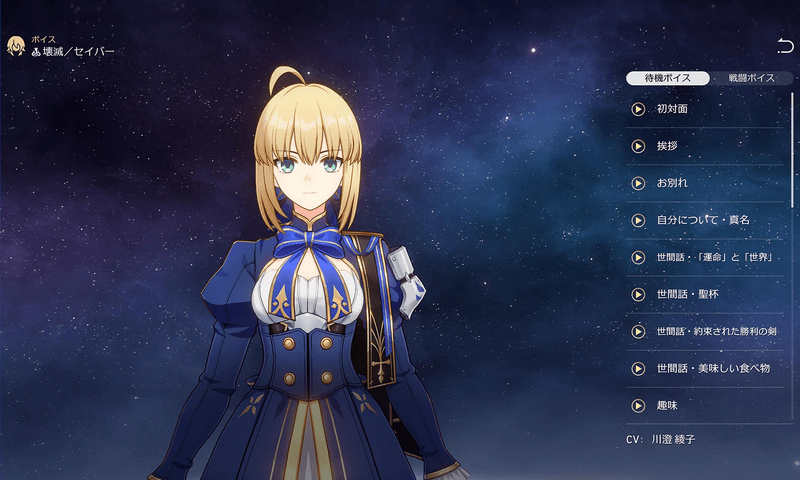Image resolution: width=800 pixels, height=480 pixels.
Task: Switch to the 待機ボイス tab
Action: click(668, 78)
